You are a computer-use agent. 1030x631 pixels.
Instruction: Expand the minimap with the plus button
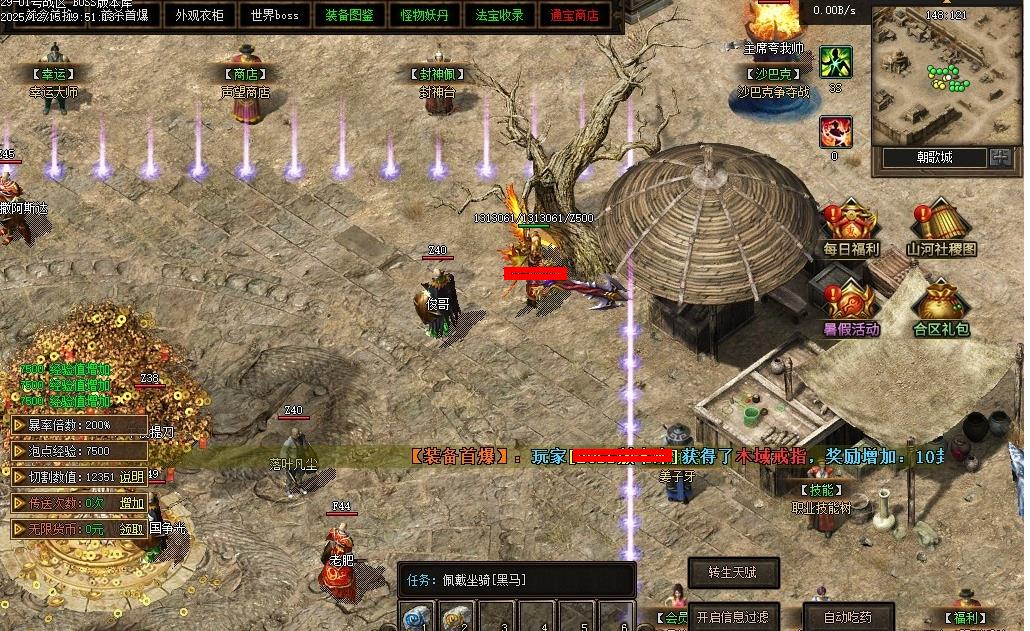[1000, 157]
